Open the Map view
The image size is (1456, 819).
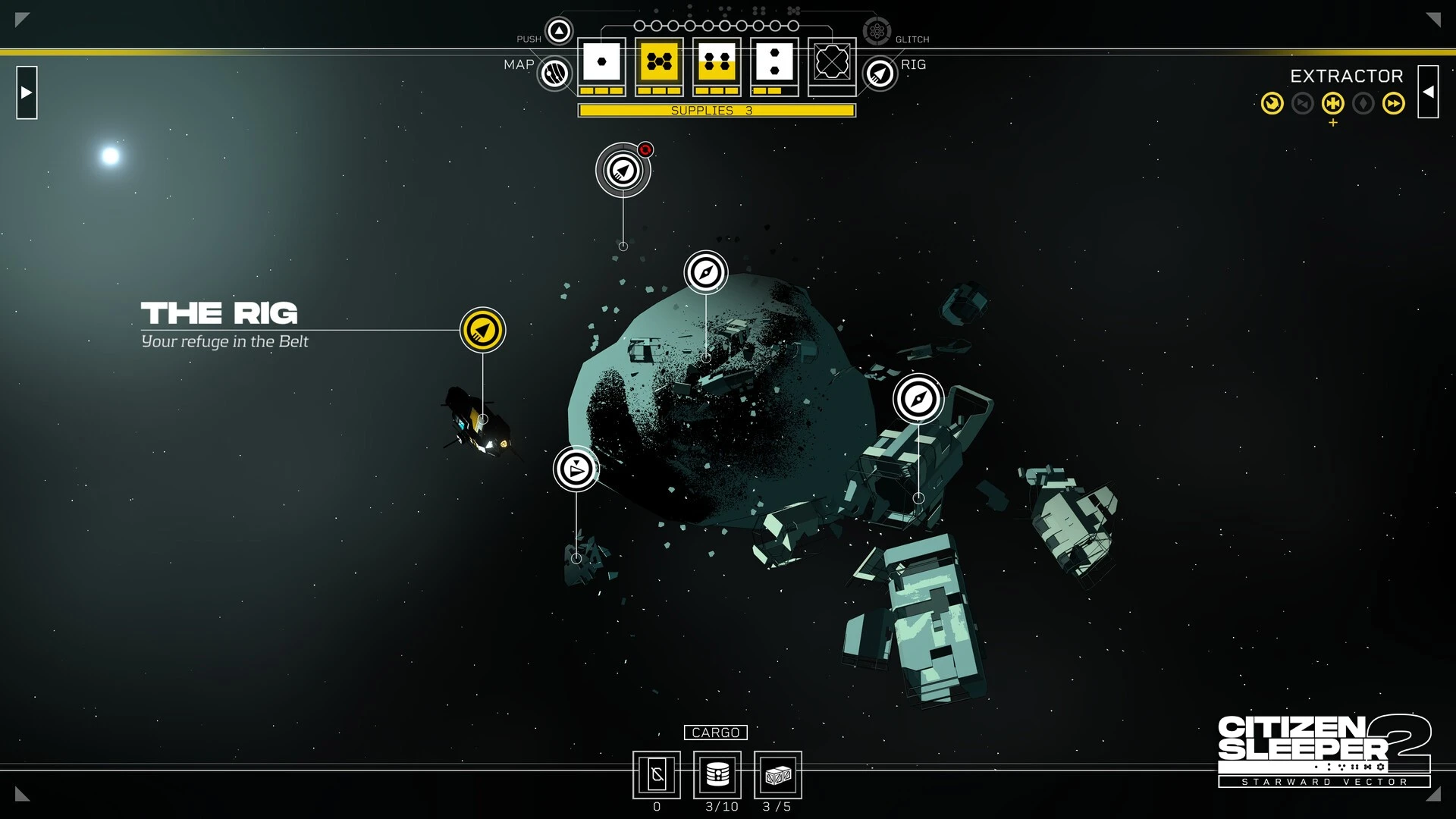click(x=555, y=74)
